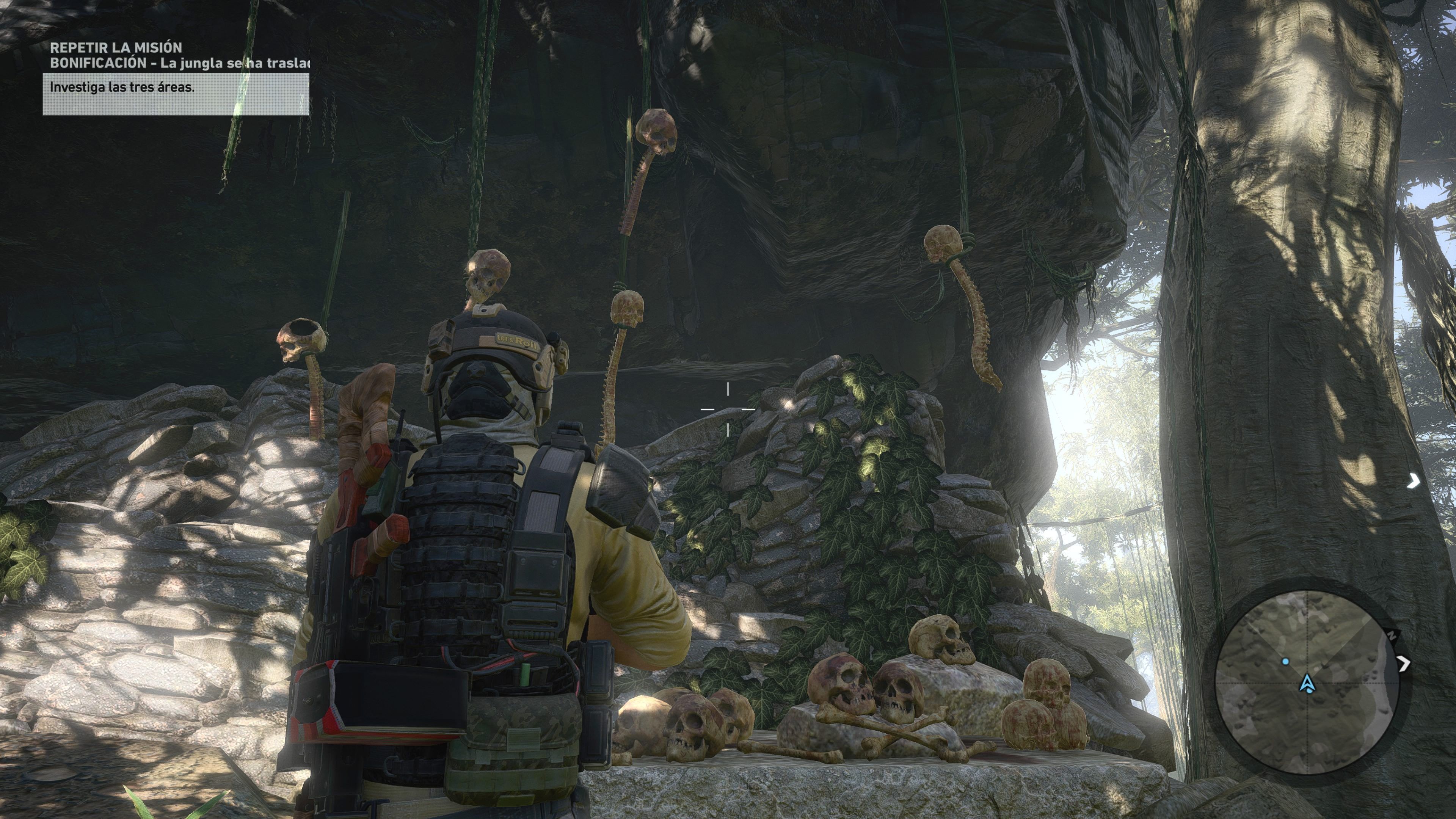Open the circular minimap
The width and height of the screenshot is (1456, 819).
pyautogui.click(x=1306, y=682)
